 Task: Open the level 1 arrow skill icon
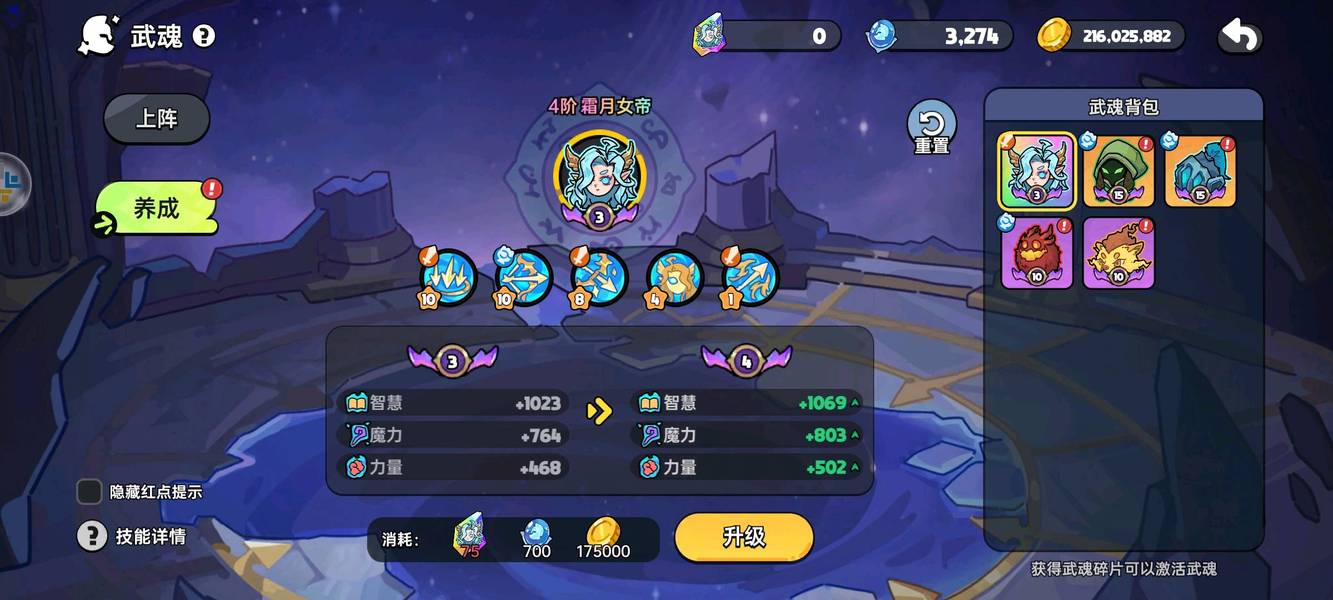coord(751,276)
